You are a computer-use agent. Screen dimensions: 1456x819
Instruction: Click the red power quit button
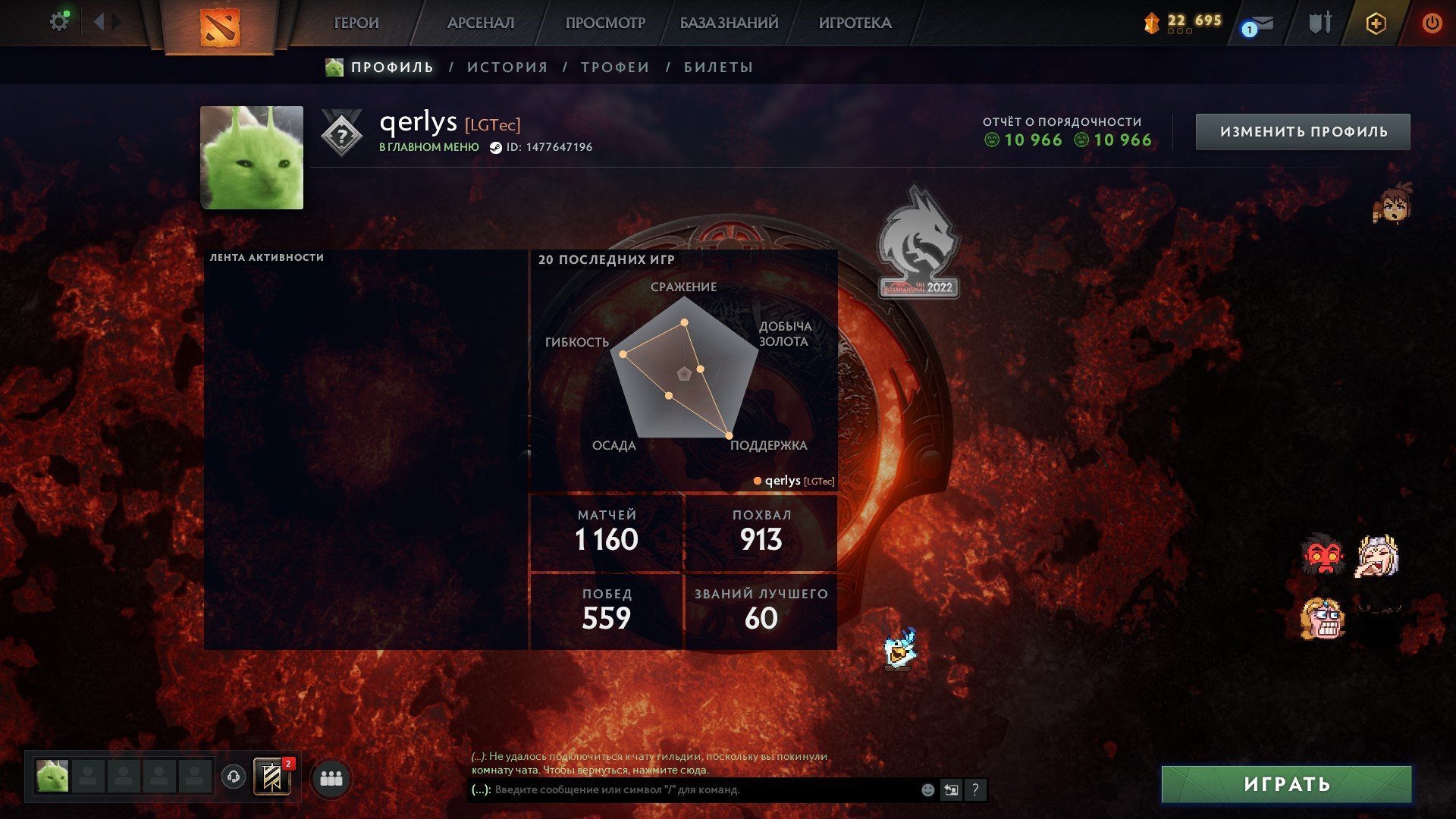(x=1432, y=24)
